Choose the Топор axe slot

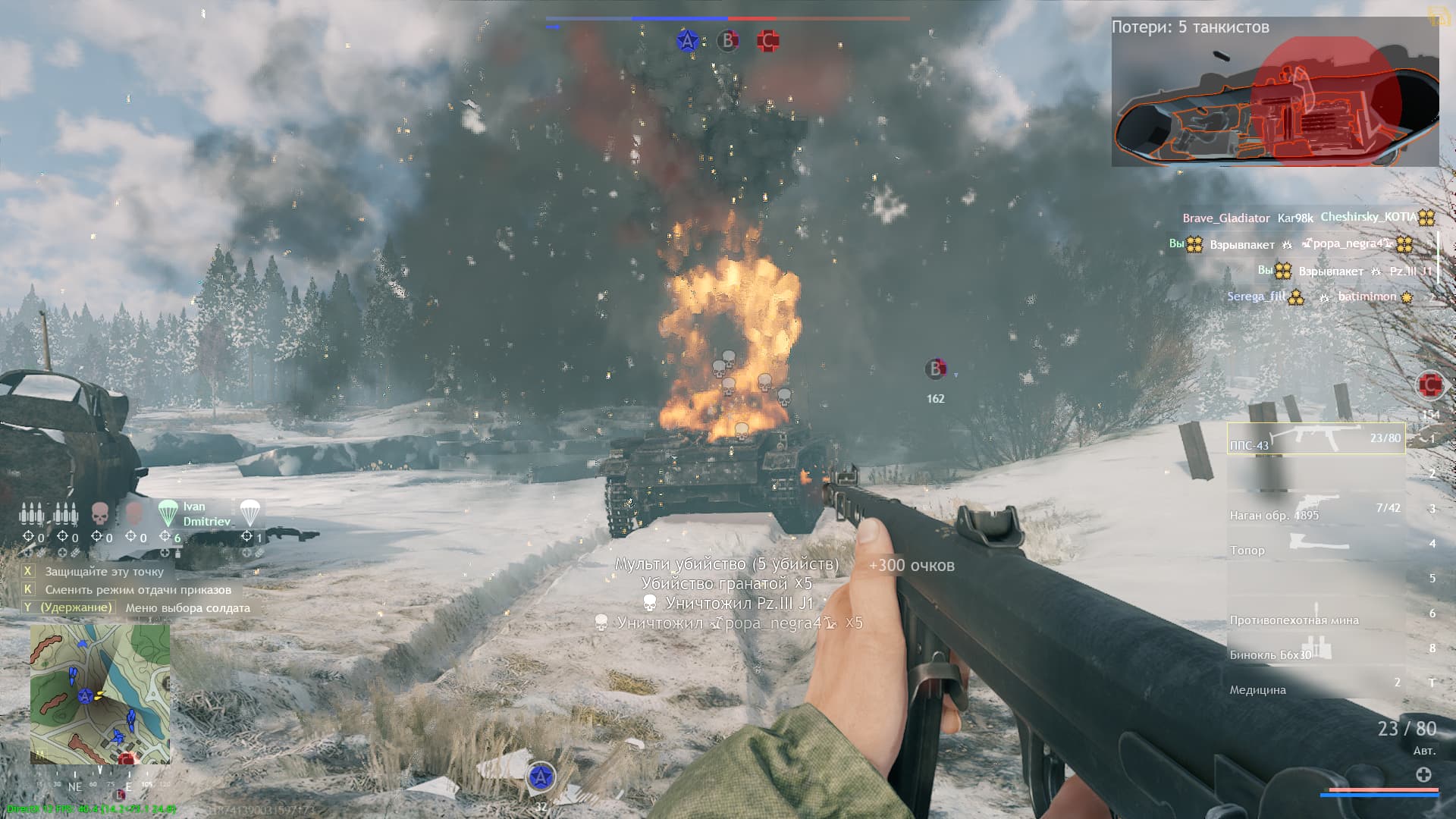point(1316,544)
